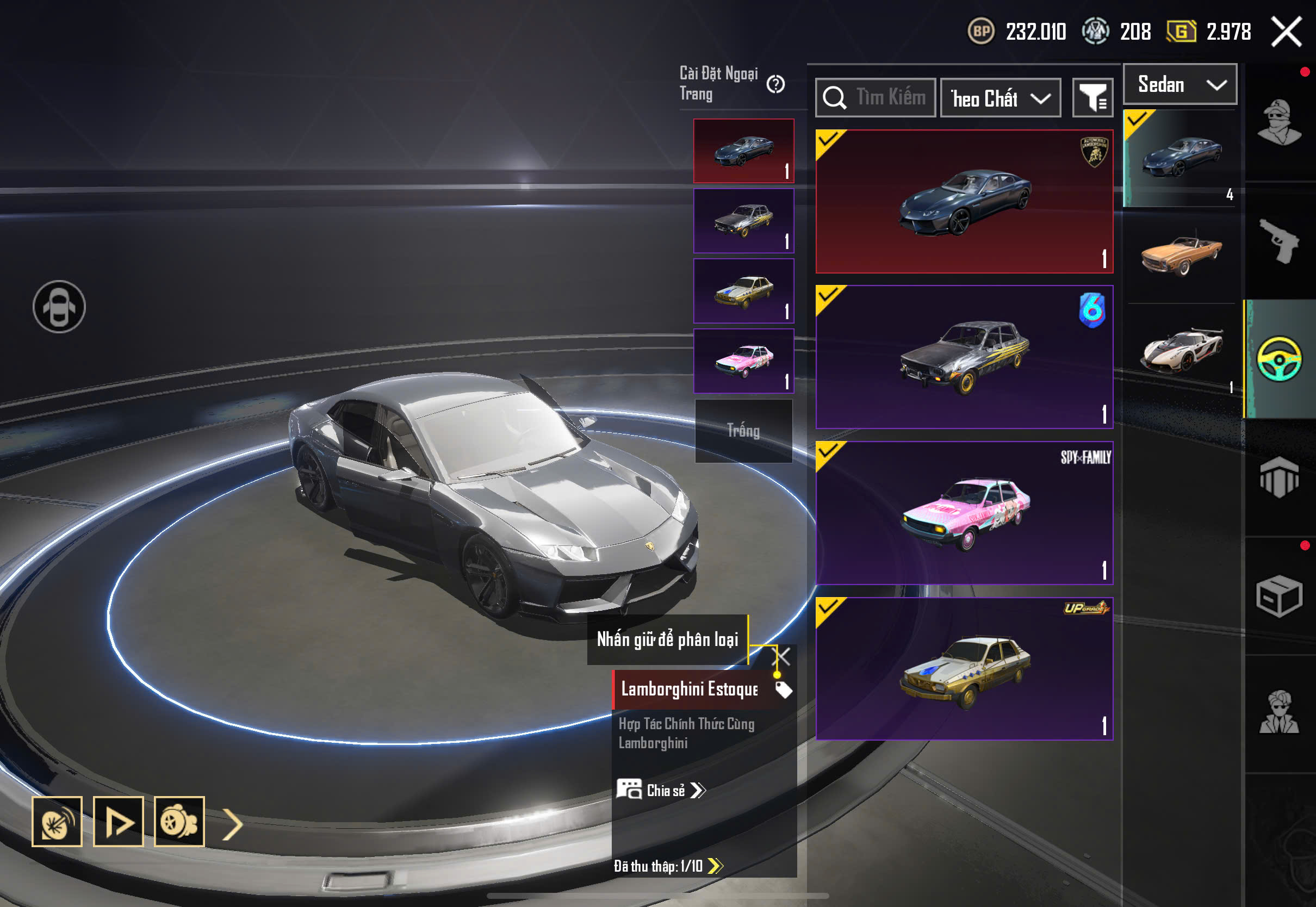1316x907 pixels.
Task: Switch to the vehicle steering wheel tab
Action: point(1279,359)
